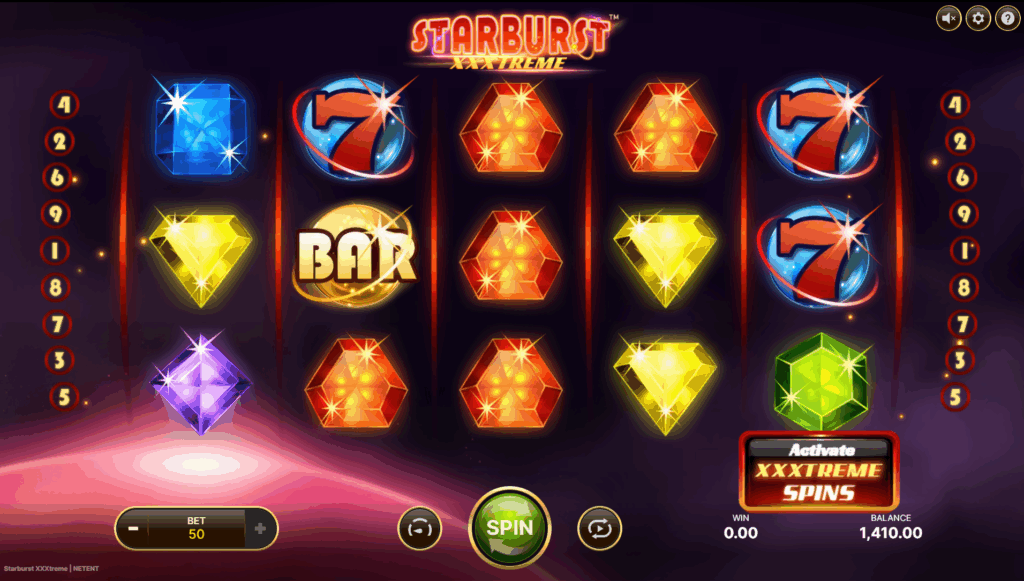Decrease the bet with the minus button
The width and height of the screenshot is (1024, 581).
(x=132, y=528)
